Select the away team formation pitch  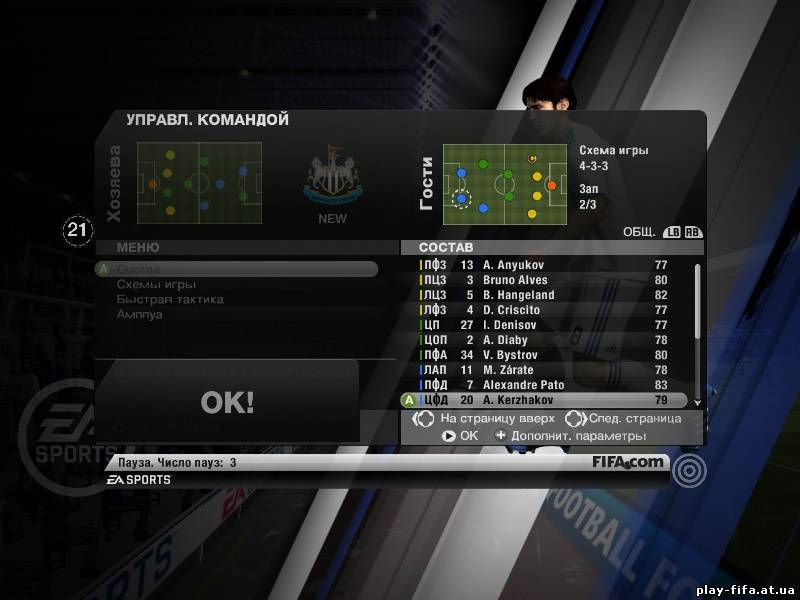pos(506,183)
